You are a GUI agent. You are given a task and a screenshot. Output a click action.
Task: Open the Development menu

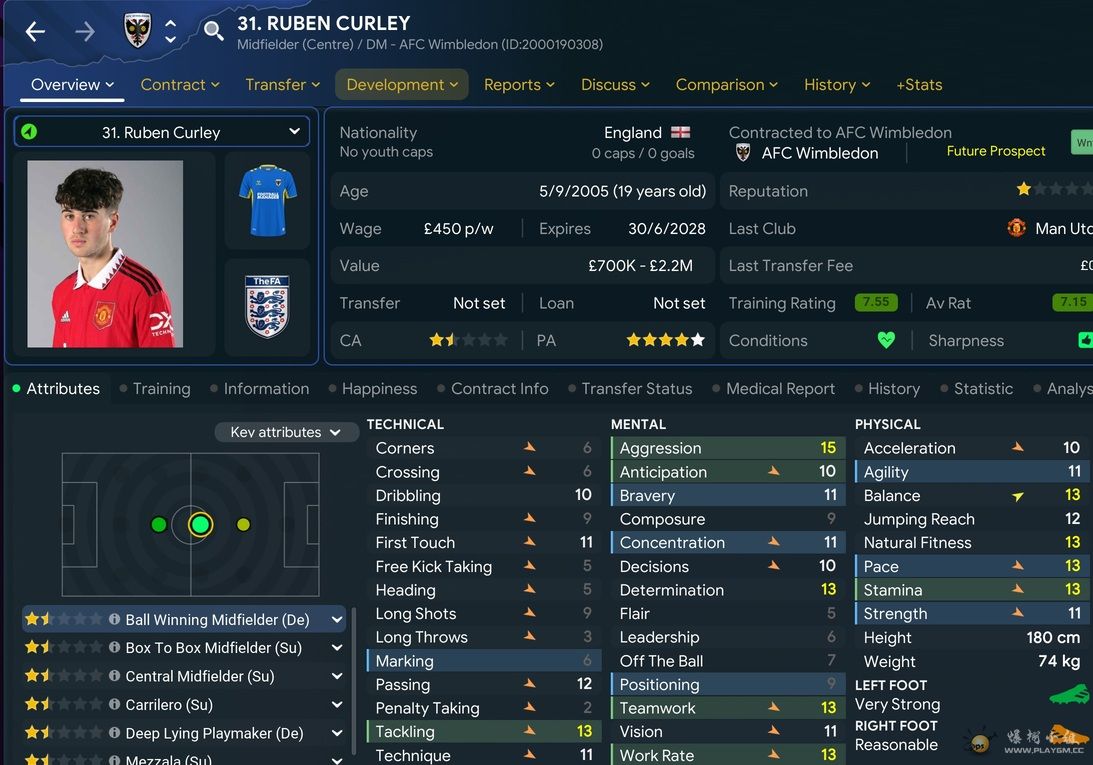402,85
